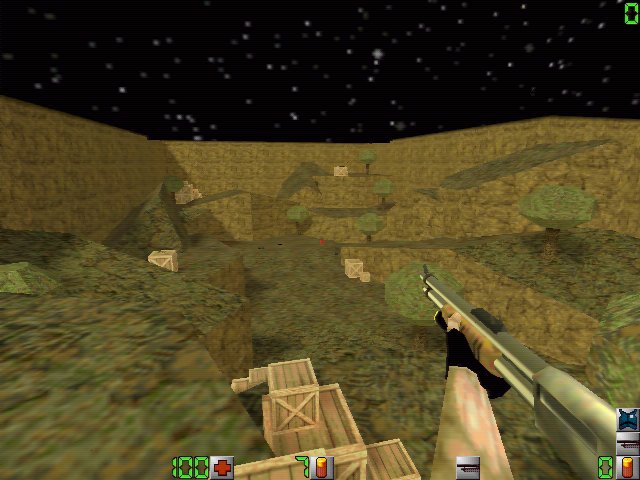Click the blue armor icon
The height and width of the screenshot is (480, 640).
pos(628,420)
